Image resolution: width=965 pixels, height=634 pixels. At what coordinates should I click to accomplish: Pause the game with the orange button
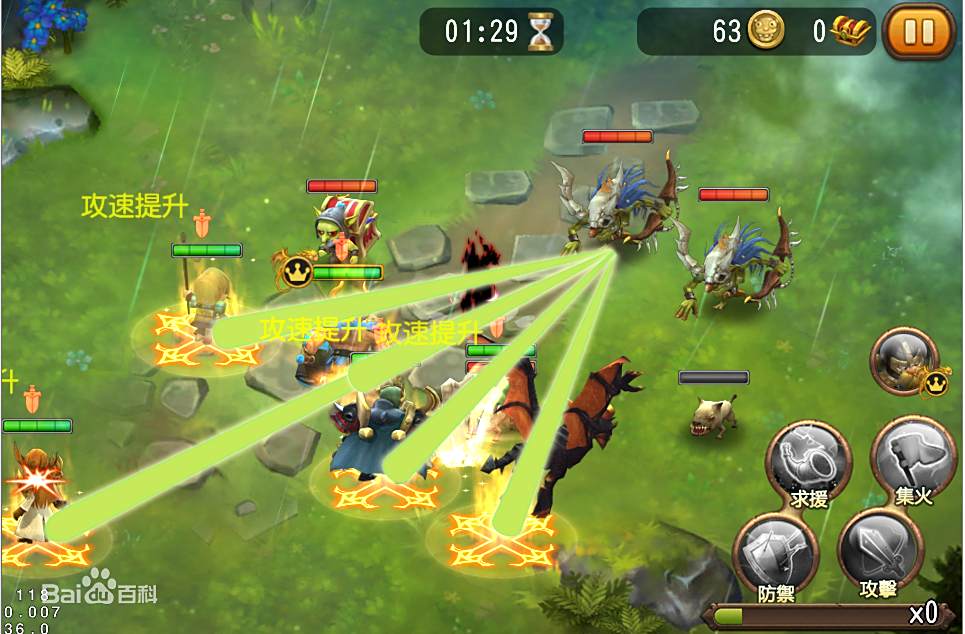pos(918,32)
